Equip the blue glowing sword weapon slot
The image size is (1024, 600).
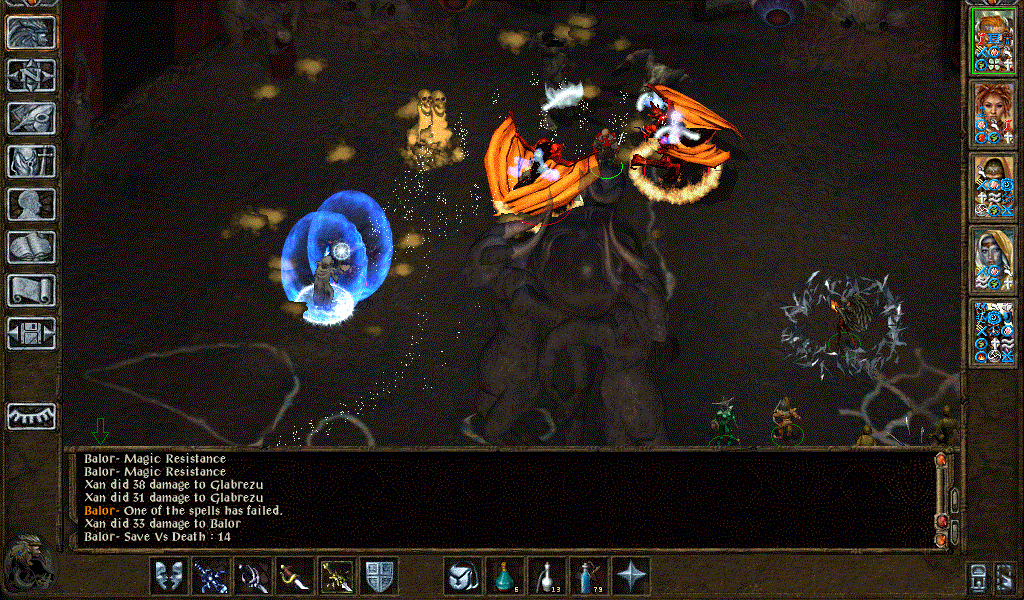[210, 576]
